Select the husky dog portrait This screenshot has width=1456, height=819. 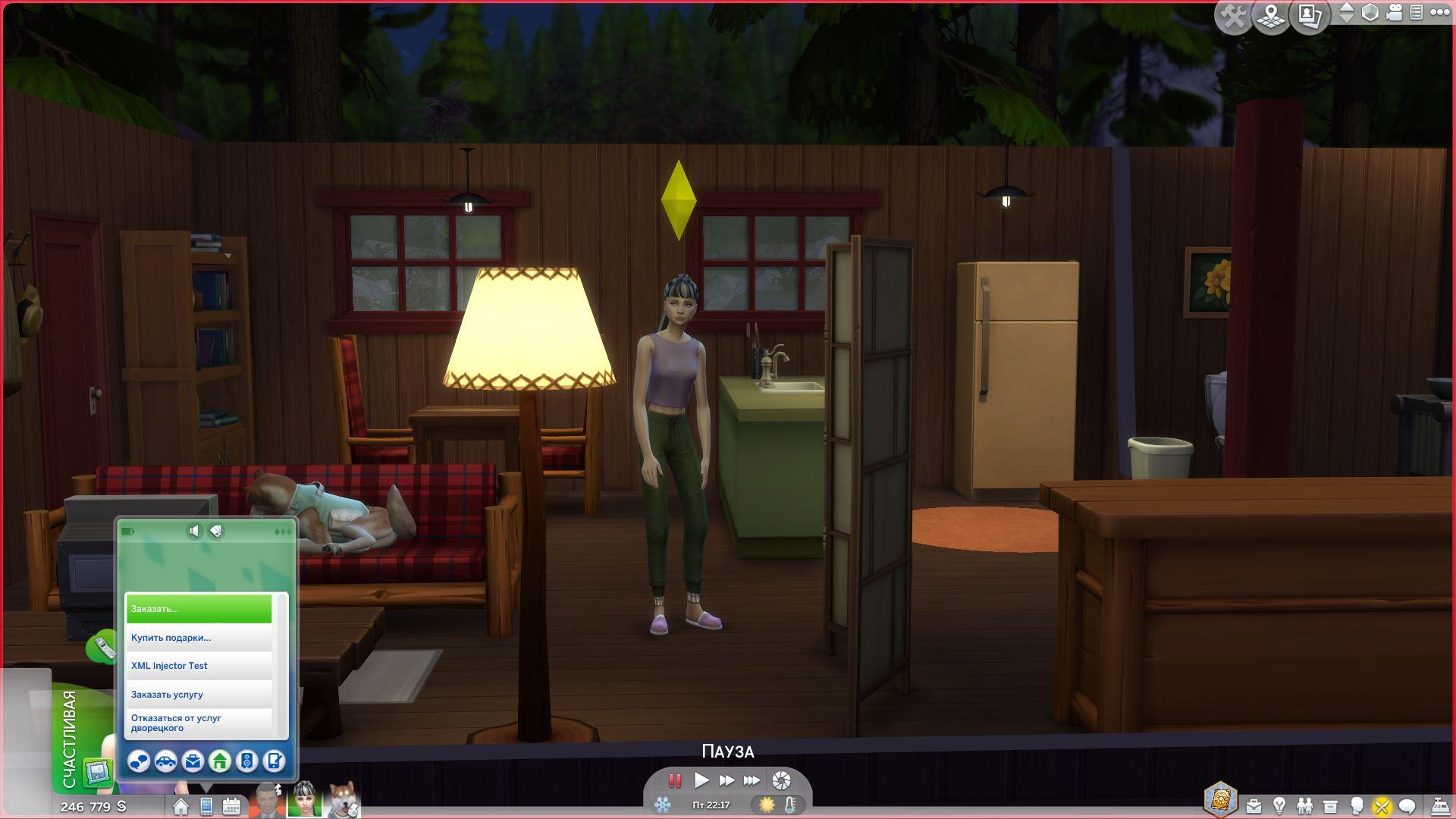(344, 800)
